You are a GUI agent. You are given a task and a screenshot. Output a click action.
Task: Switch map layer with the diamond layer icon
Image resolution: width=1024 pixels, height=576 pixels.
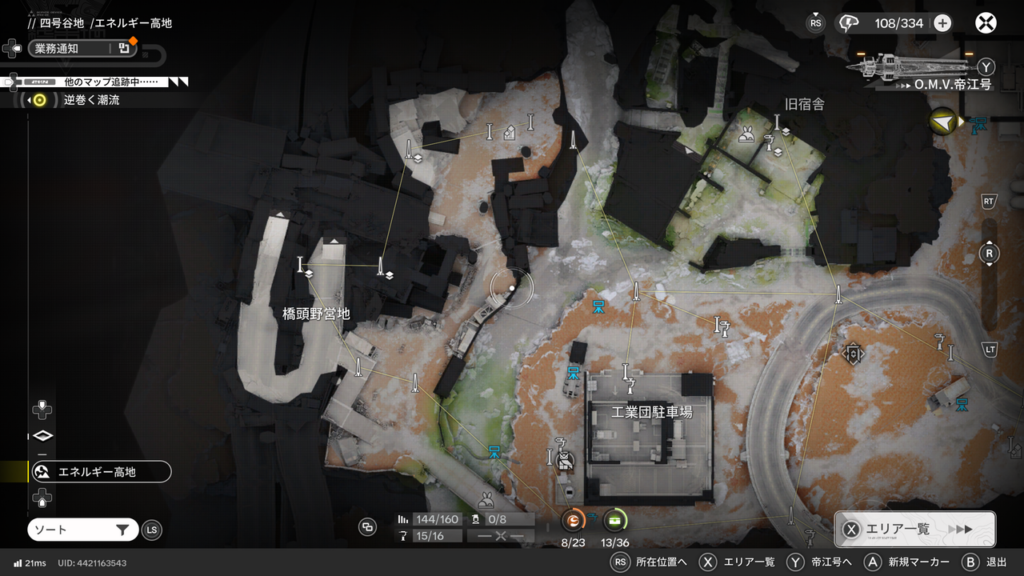42,436
